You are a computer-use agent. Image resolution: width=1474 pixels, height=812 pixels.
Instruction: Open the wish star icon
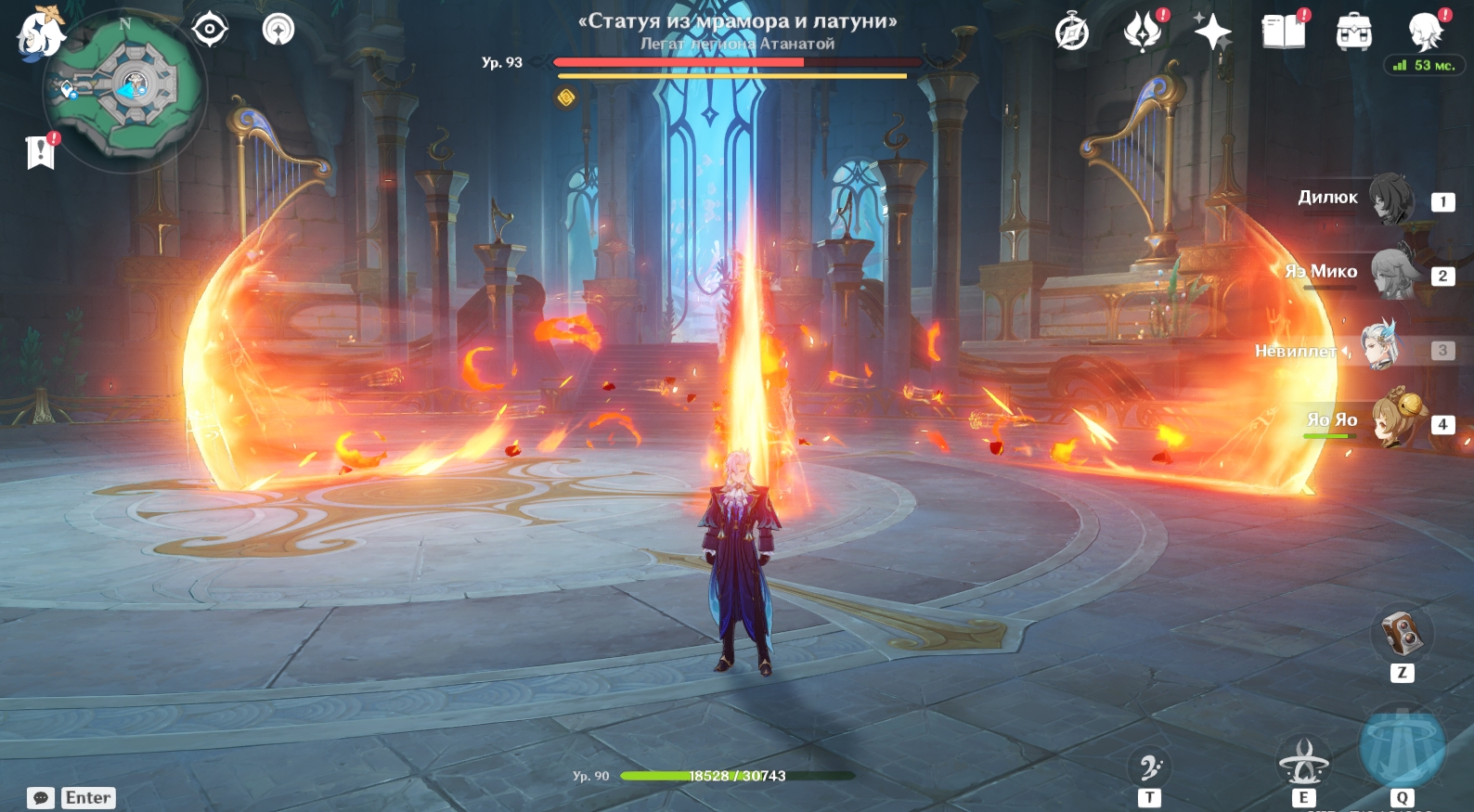coord(1211,32)
